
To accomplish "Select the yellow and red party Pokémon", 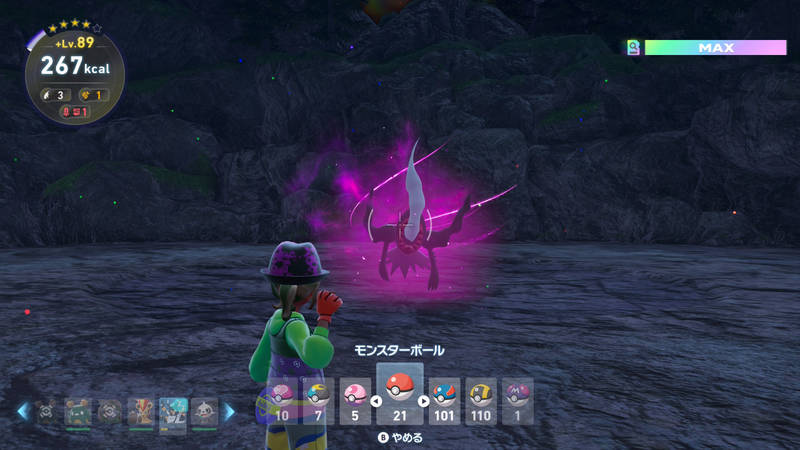I will coord(141,411).
